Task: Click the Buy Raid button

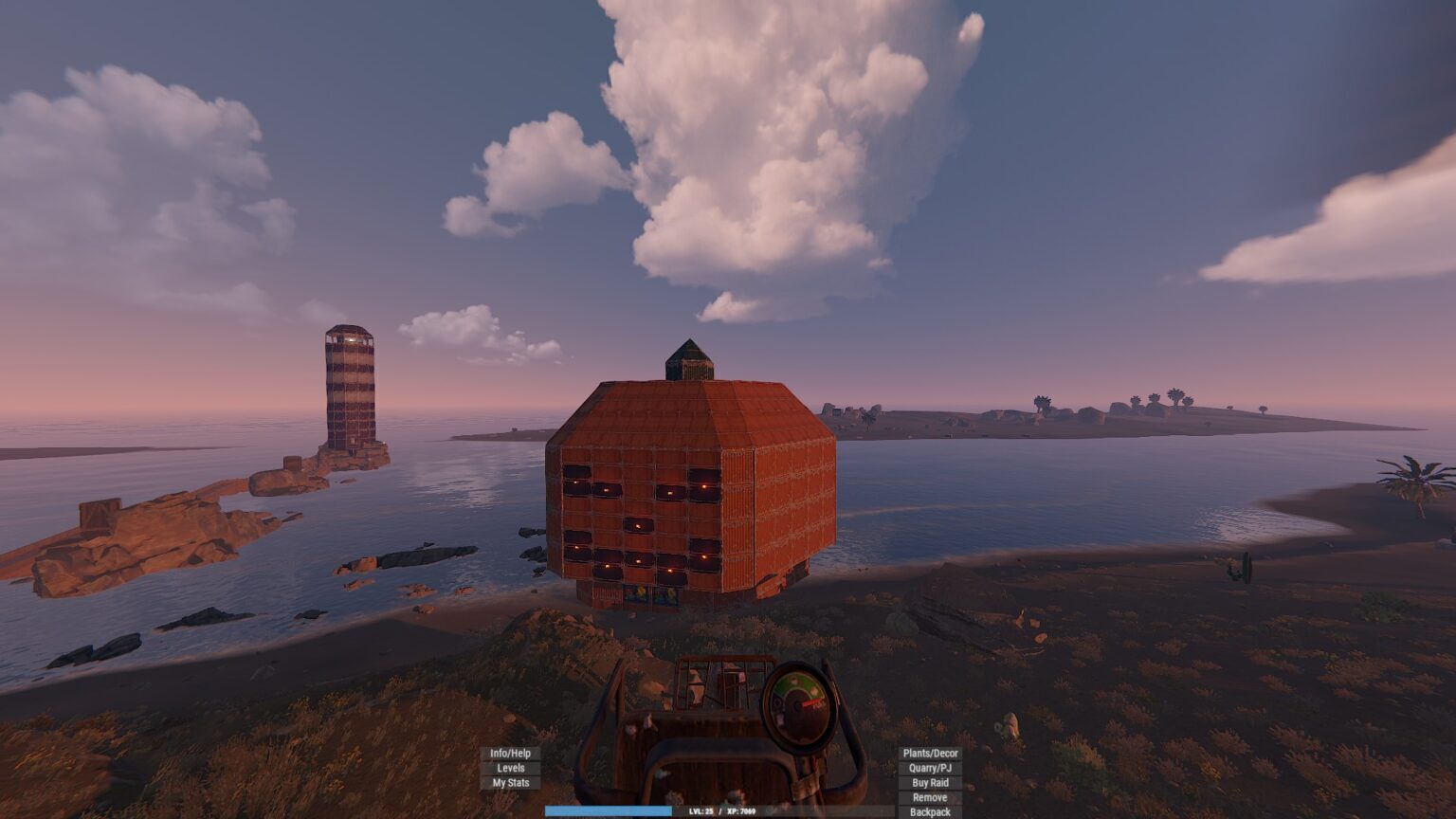Action: (x=930, y=783)
